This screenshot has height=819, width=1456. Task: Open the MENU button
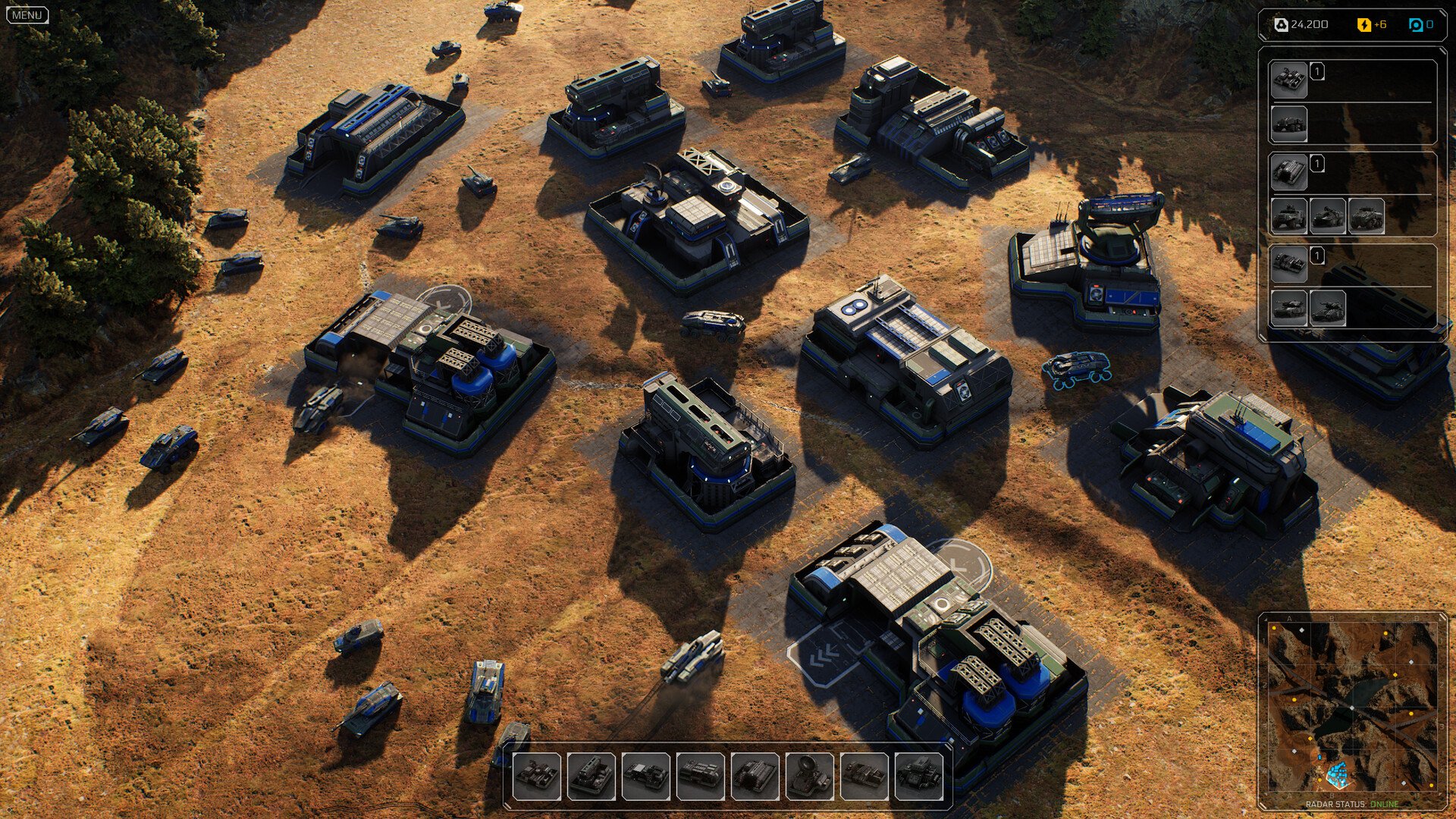pyautogui.click(x=27, y=15)
